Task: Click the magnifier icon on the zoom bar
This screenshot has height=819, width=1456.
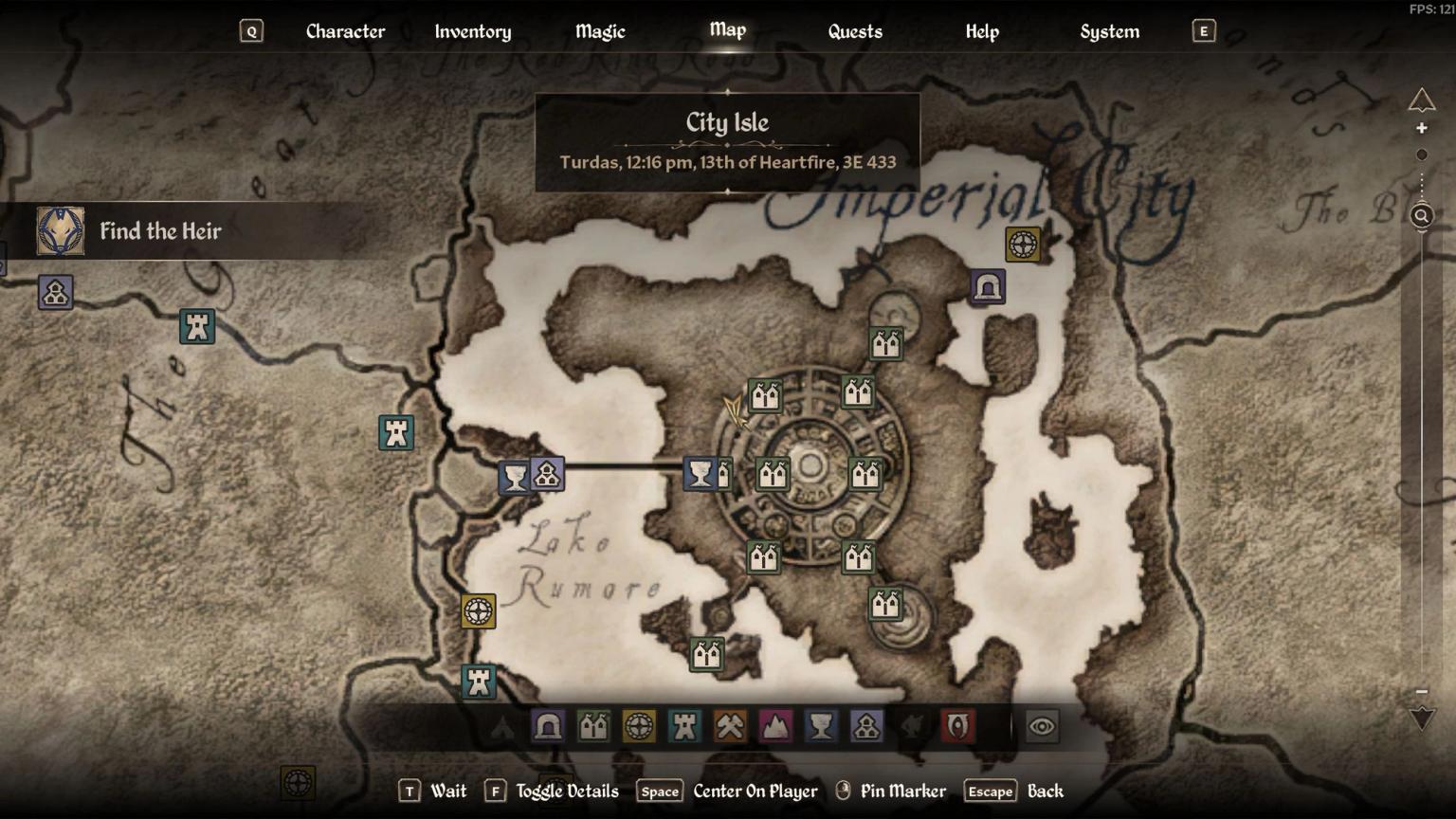Action: pyautogui.click(x=1422, y=216)
